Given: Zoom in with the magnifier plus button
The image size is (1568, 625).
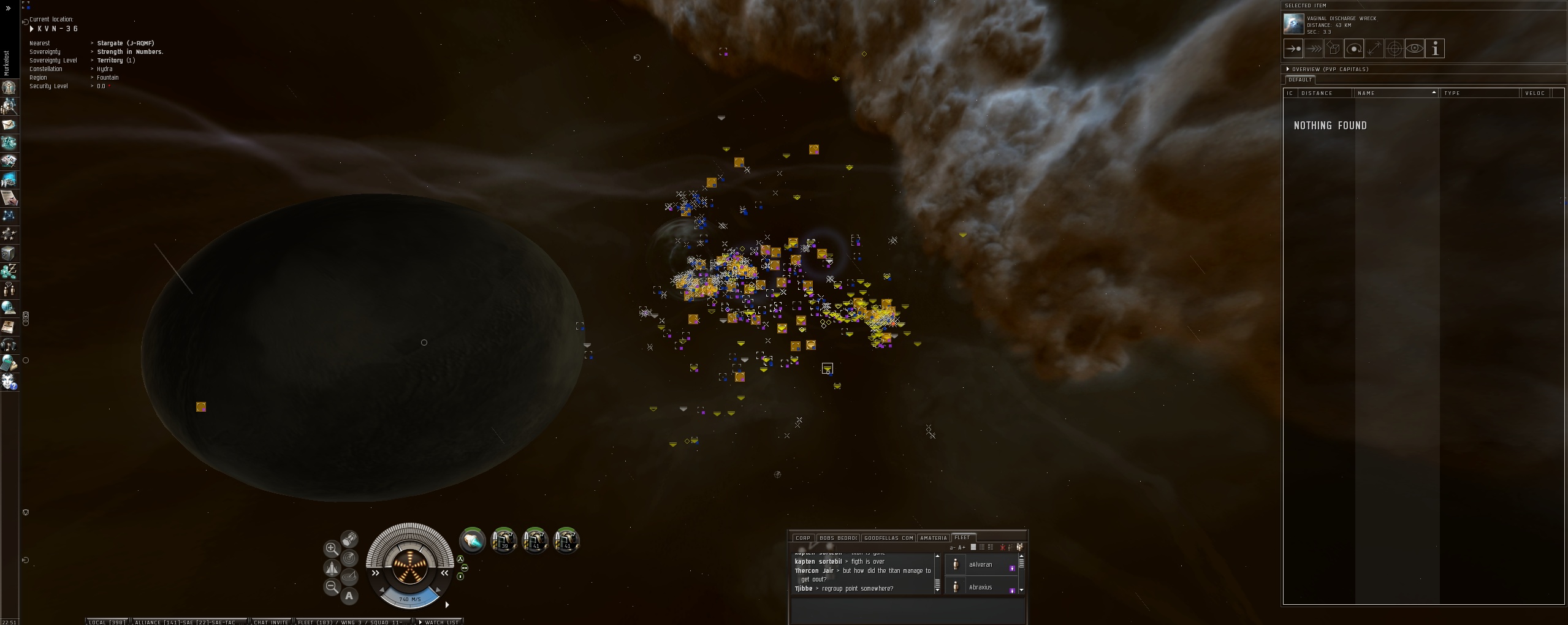Looking at the screenshot, I should pyautogui.click(x=332, y=548).
